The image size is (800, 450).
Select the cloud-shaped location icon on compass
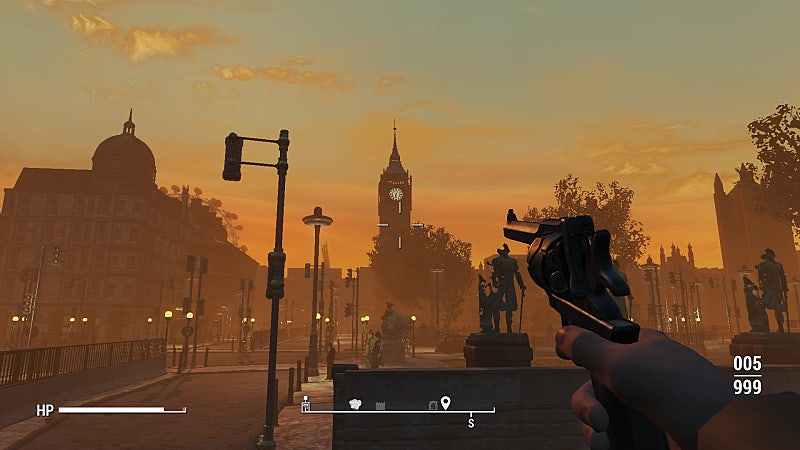(x=354, y=404)
